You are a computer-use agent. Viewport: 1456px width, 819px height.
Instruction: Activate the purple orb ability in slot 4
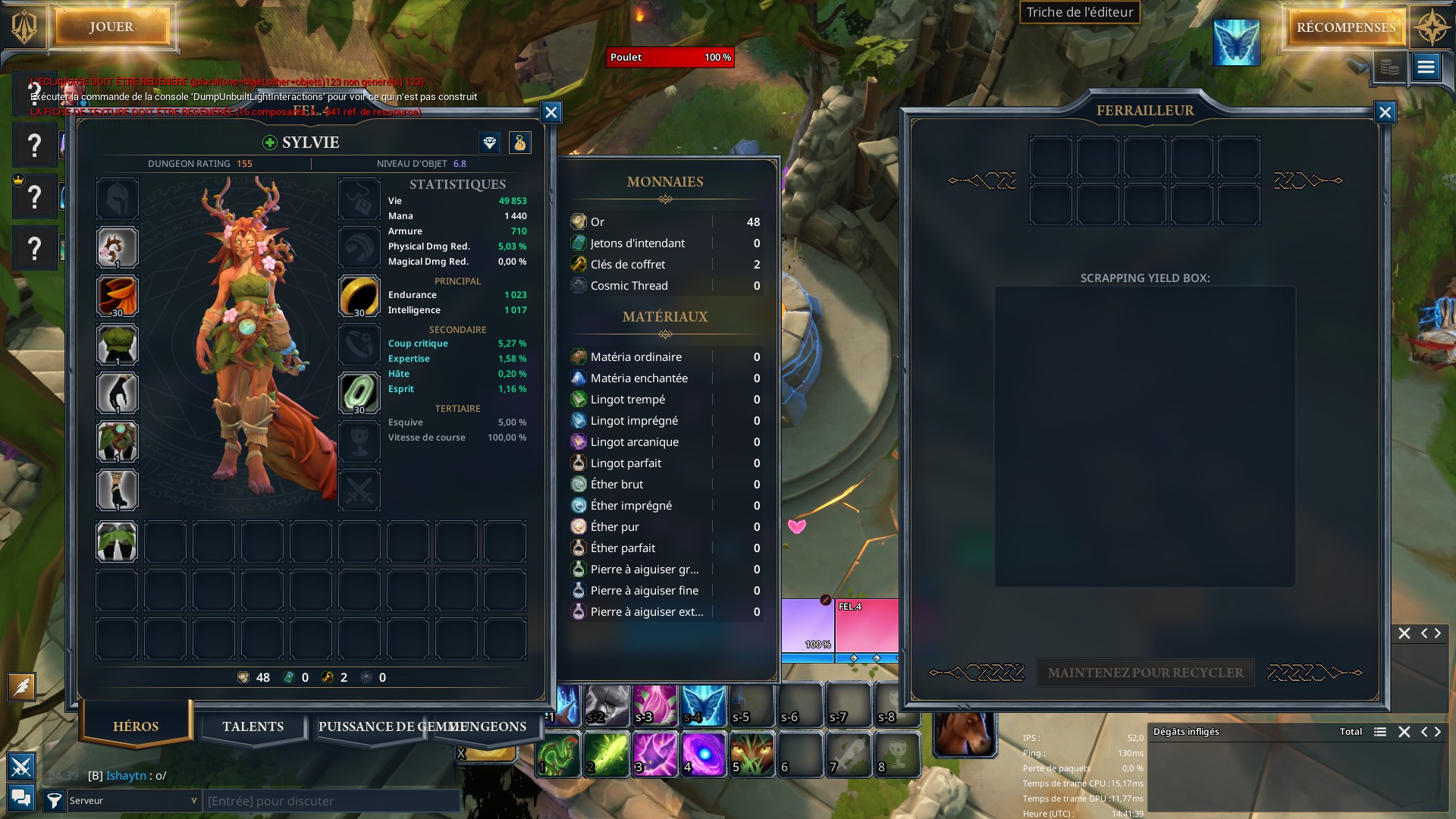704,755
